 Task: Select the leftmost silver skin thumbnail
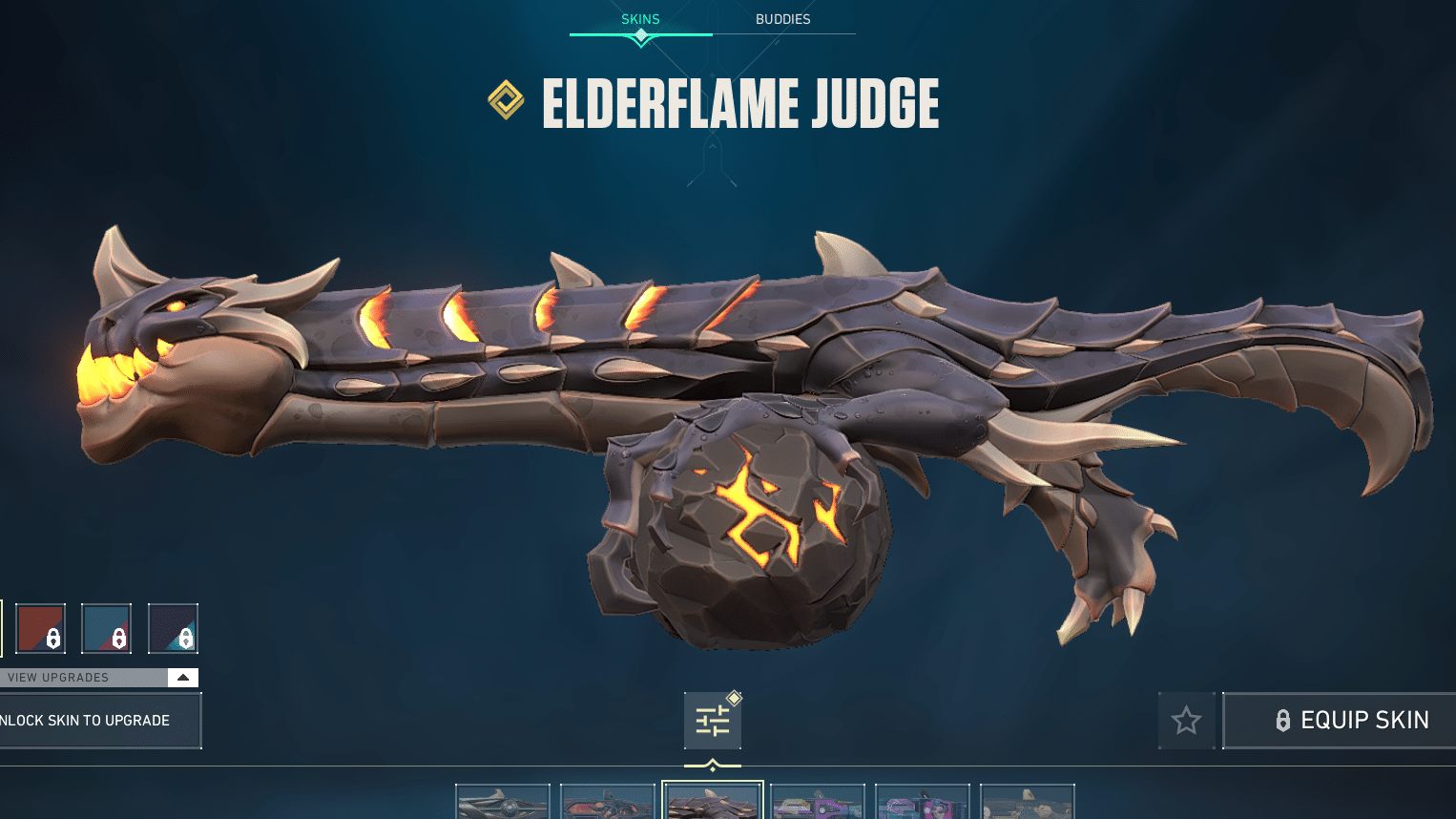tap(503, 803)
